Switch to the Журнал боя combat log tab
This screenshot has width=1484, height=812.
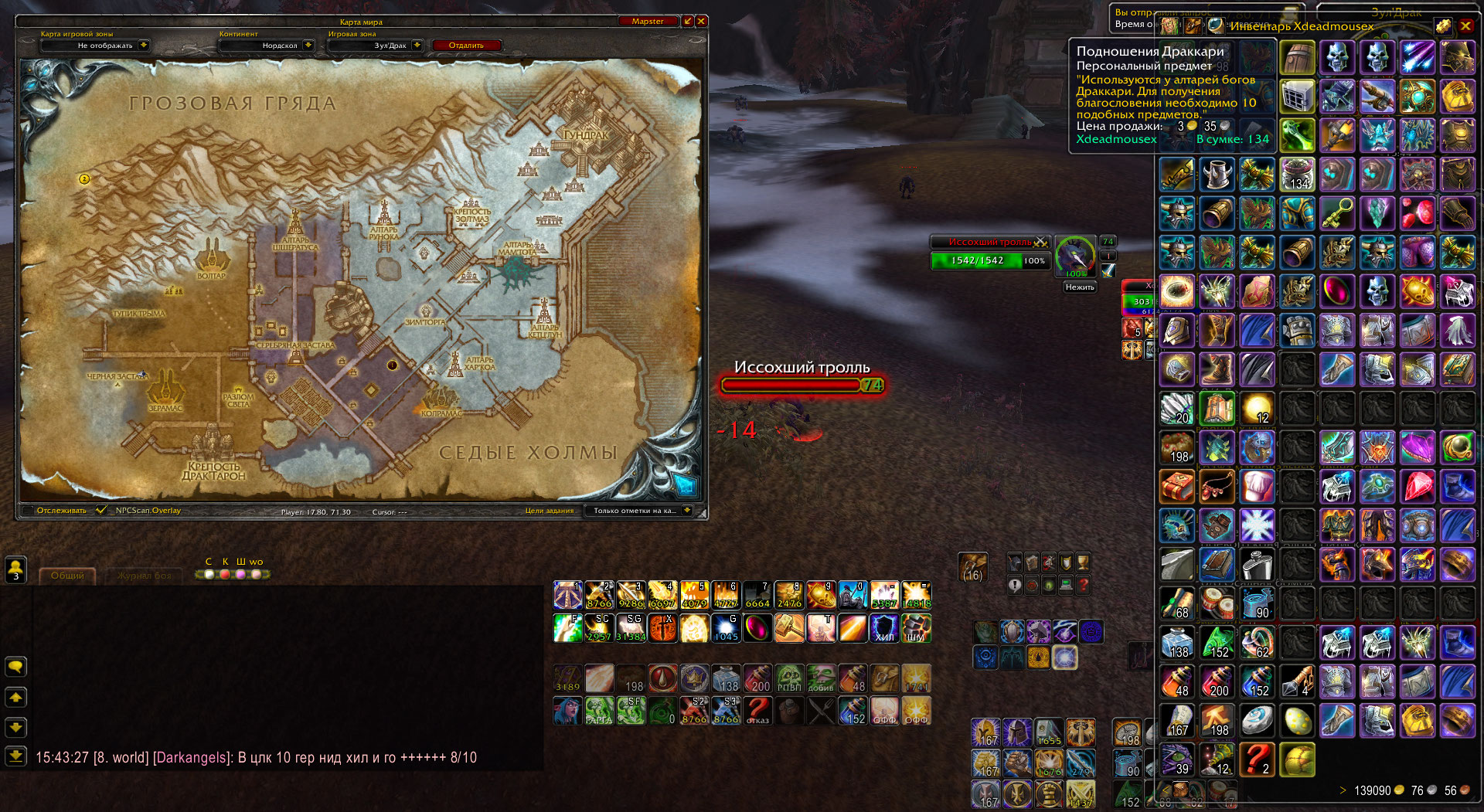coord(145,576)
